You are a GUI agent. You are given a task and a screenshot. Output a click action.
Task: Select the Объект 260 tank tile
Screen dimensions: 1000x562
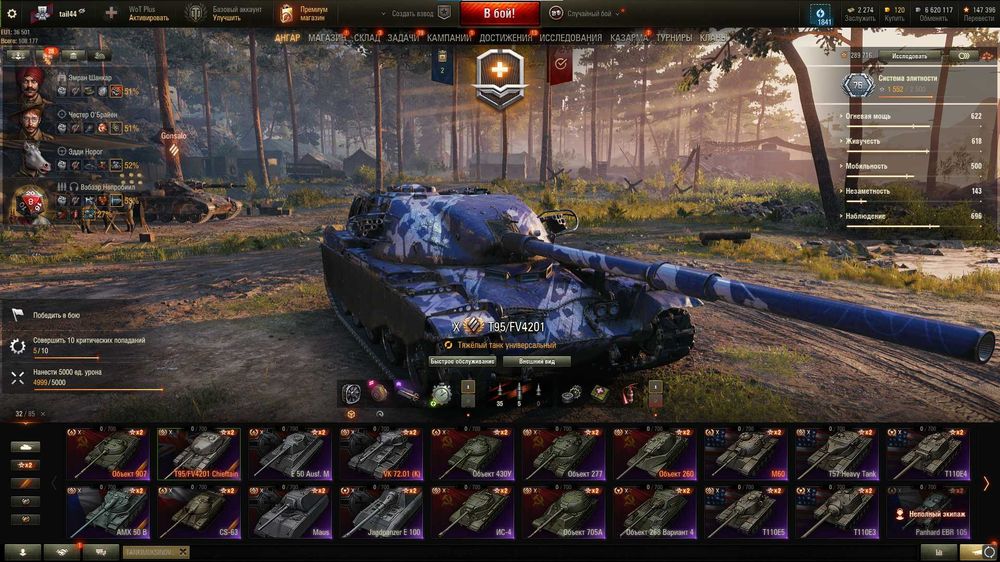click(x=655, y=454)
